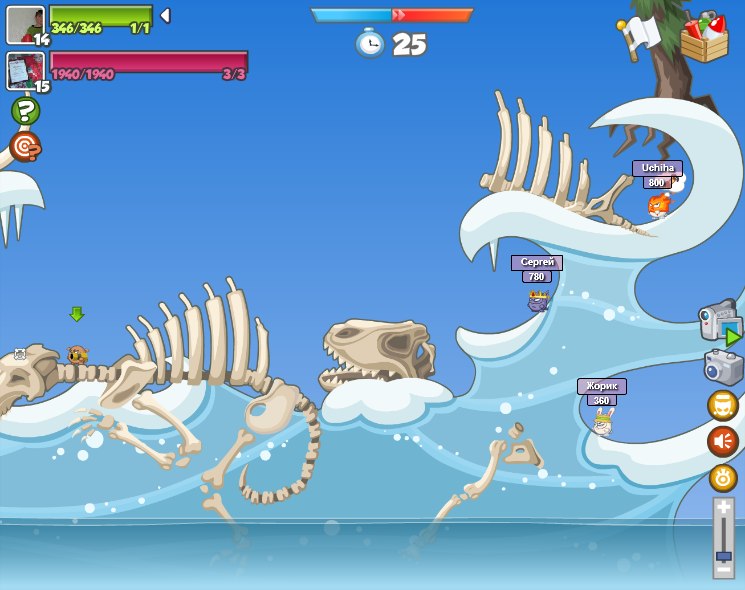
Task: Select the level 15 opponent avatar
Action: coord(25,70)
